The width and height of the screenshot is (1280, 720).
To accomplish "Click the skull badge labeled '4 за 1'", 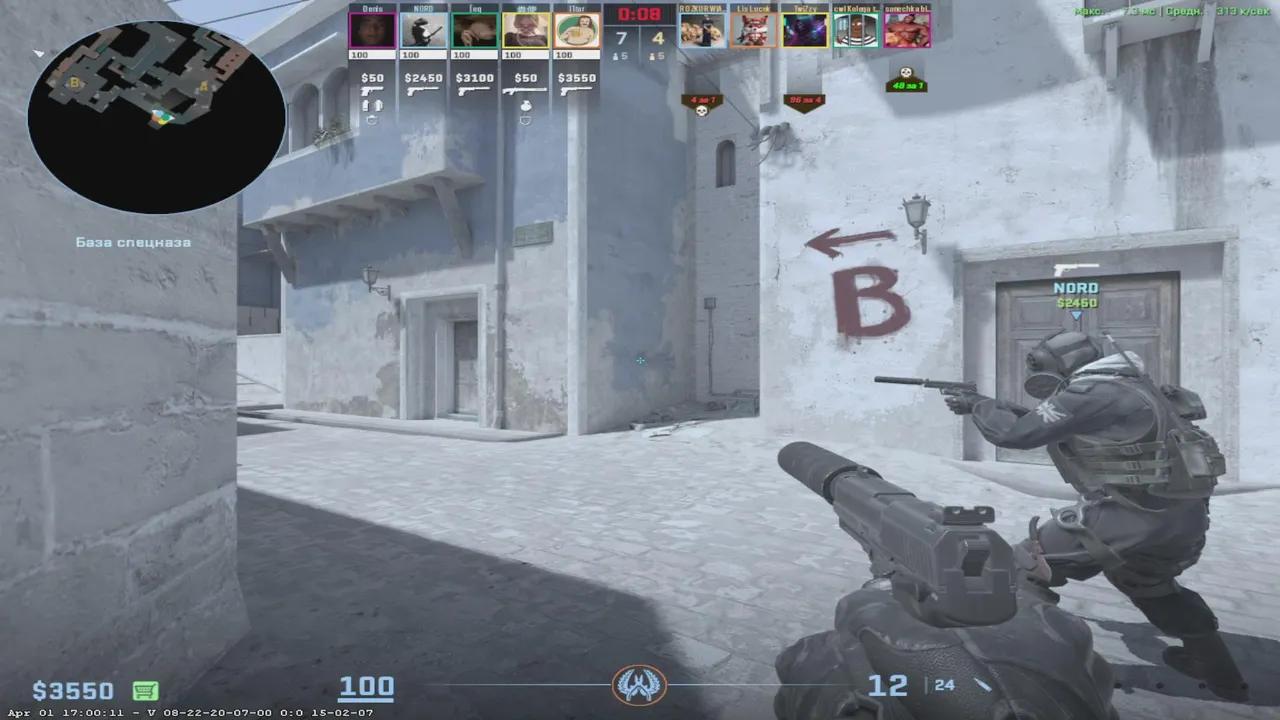I will (x=703, y=102).
